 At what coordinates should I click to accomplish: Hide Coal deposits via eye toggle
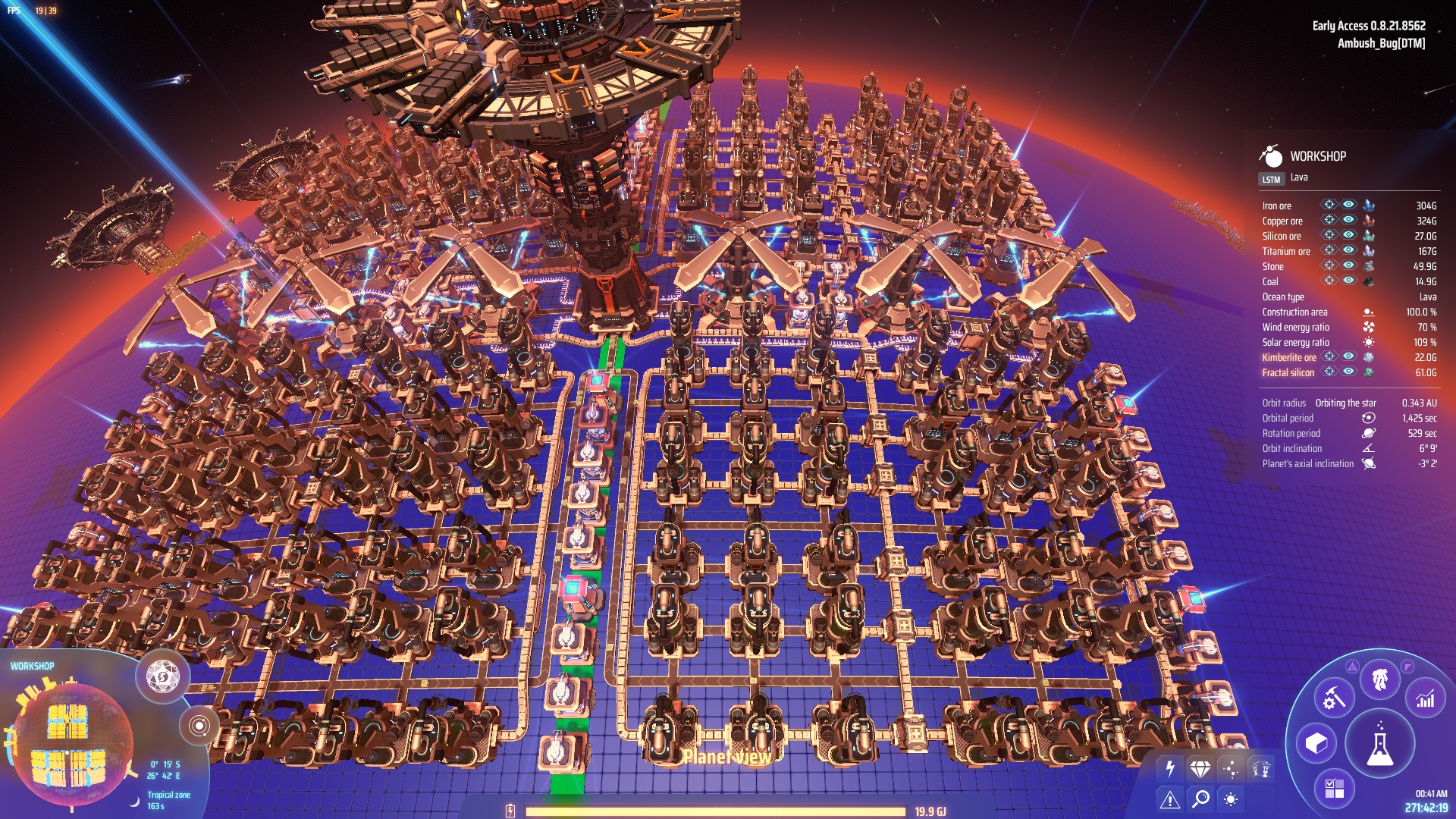(x=1348, y=281)
